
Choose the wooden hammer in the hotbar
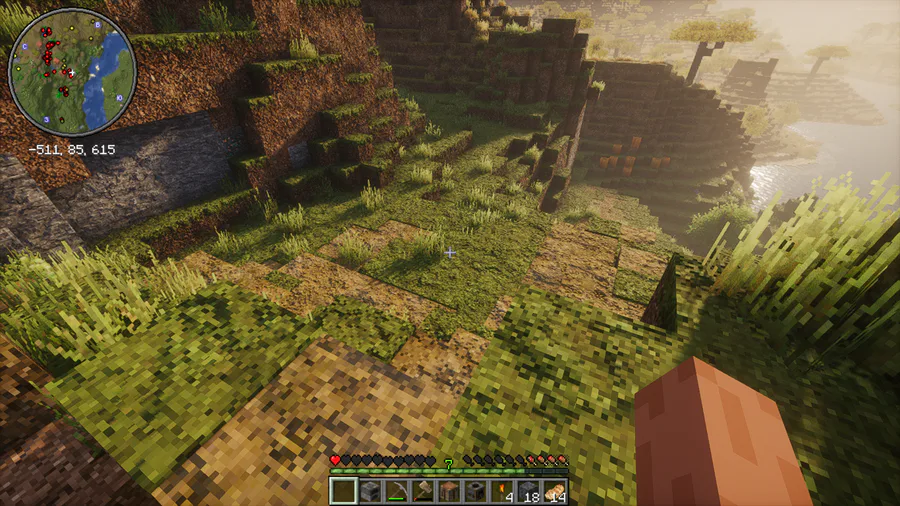tap(423, 490)
